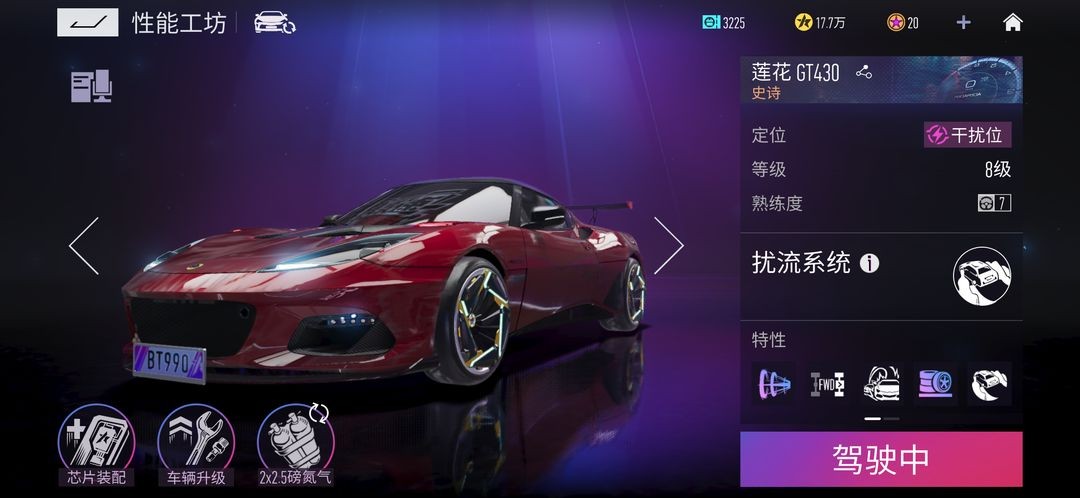This screenshot has width=1080, height=498.
Task: Open the 熟练度 proficiency steering wheel badge
Action: [993, 203]
